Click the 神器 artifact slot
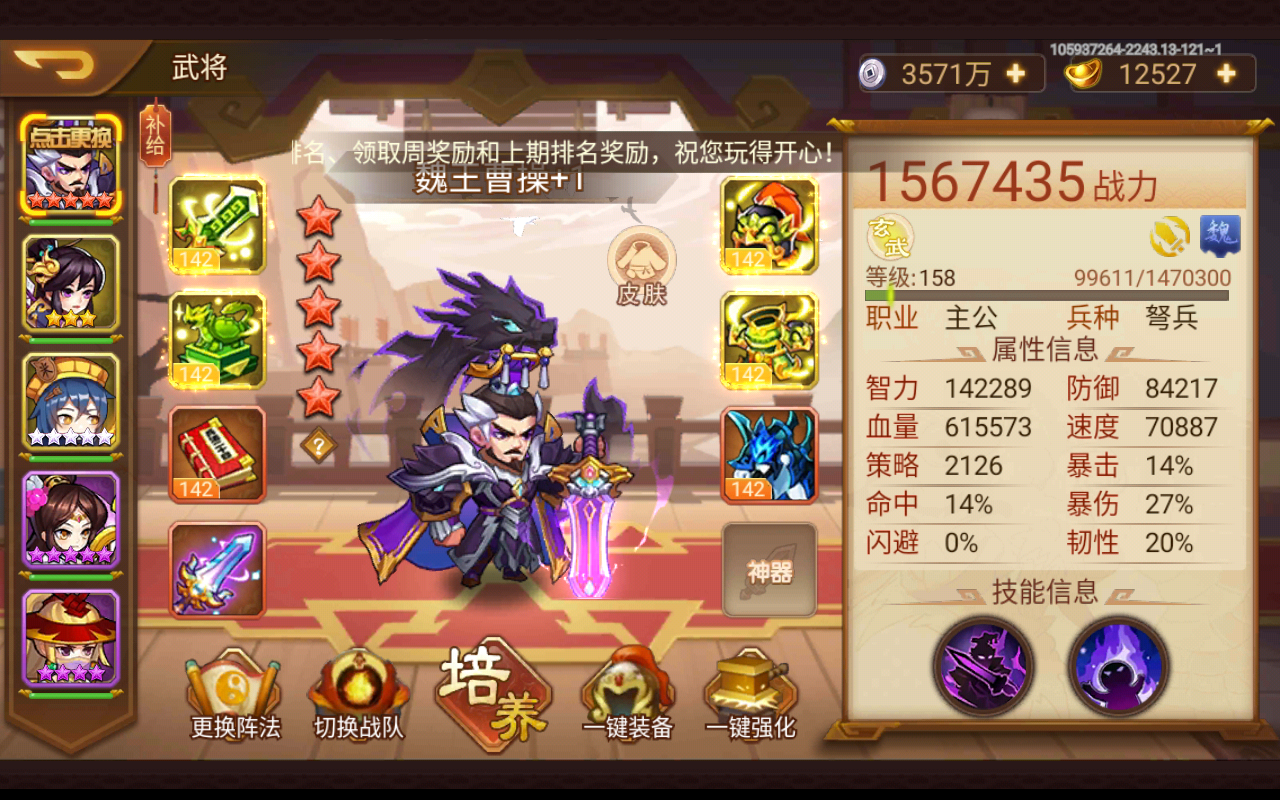Screen dimensions: 1280x800 (x=769, y=570)
